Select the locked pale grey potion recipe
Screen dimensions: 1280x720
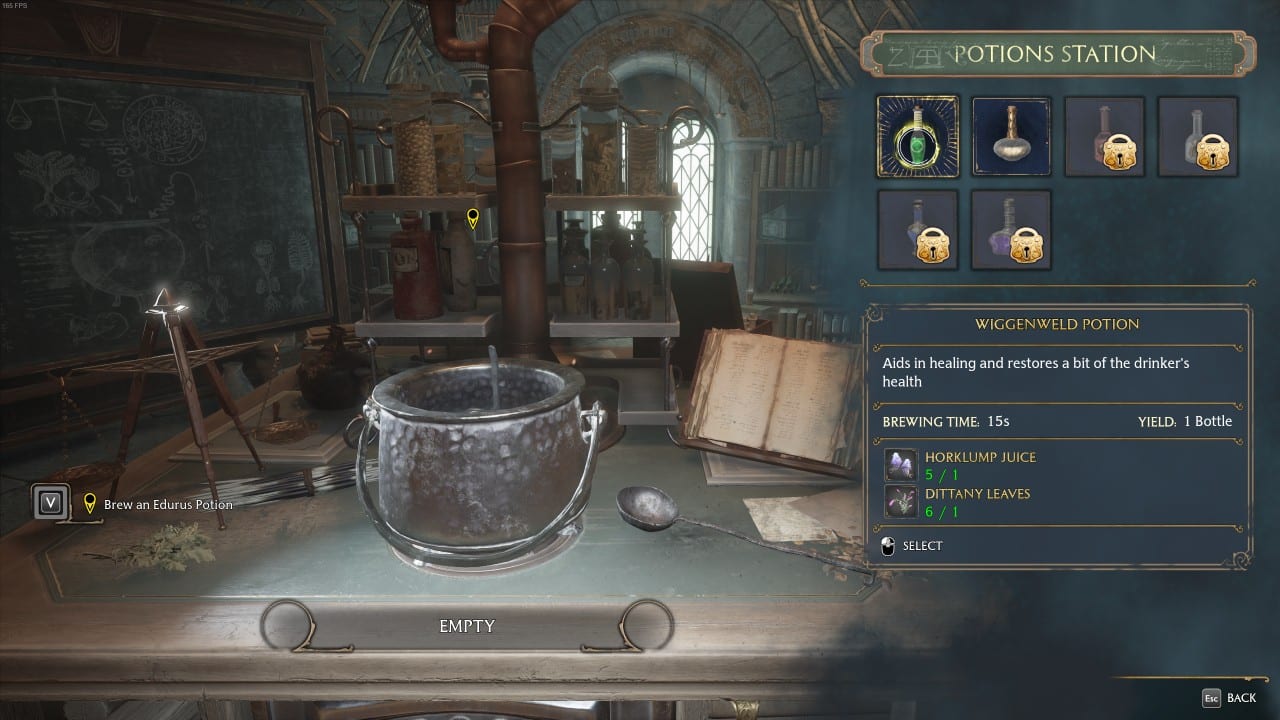point(1197,136)
